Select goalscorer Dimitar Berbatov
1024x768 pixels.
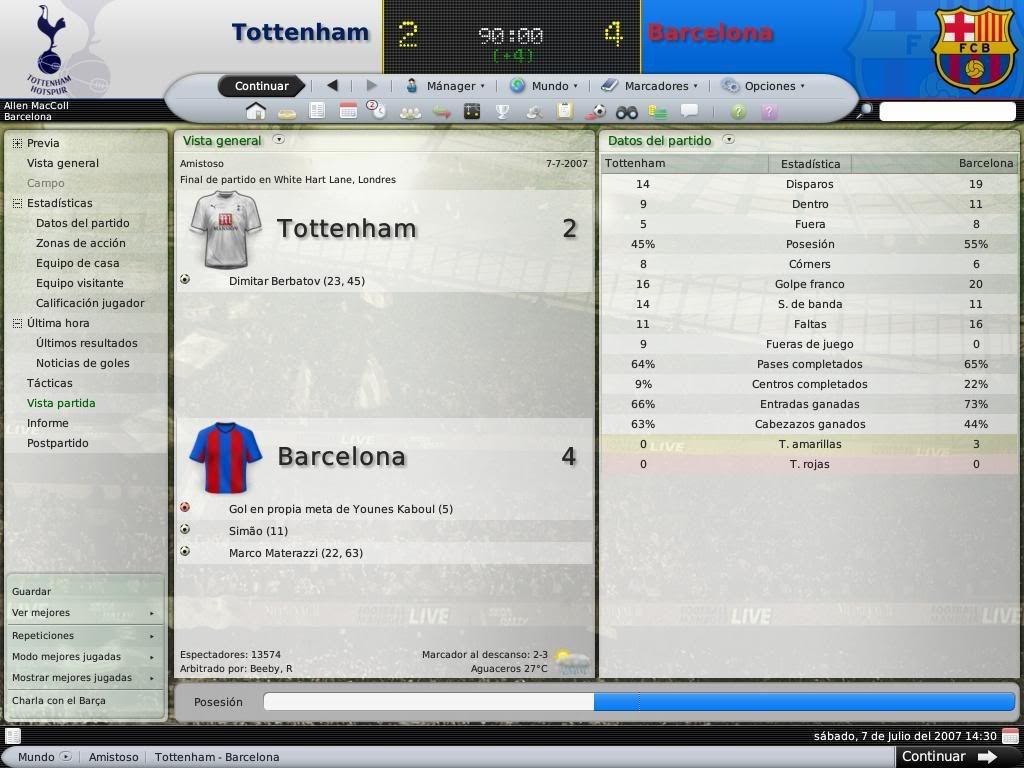pos(297,281)
